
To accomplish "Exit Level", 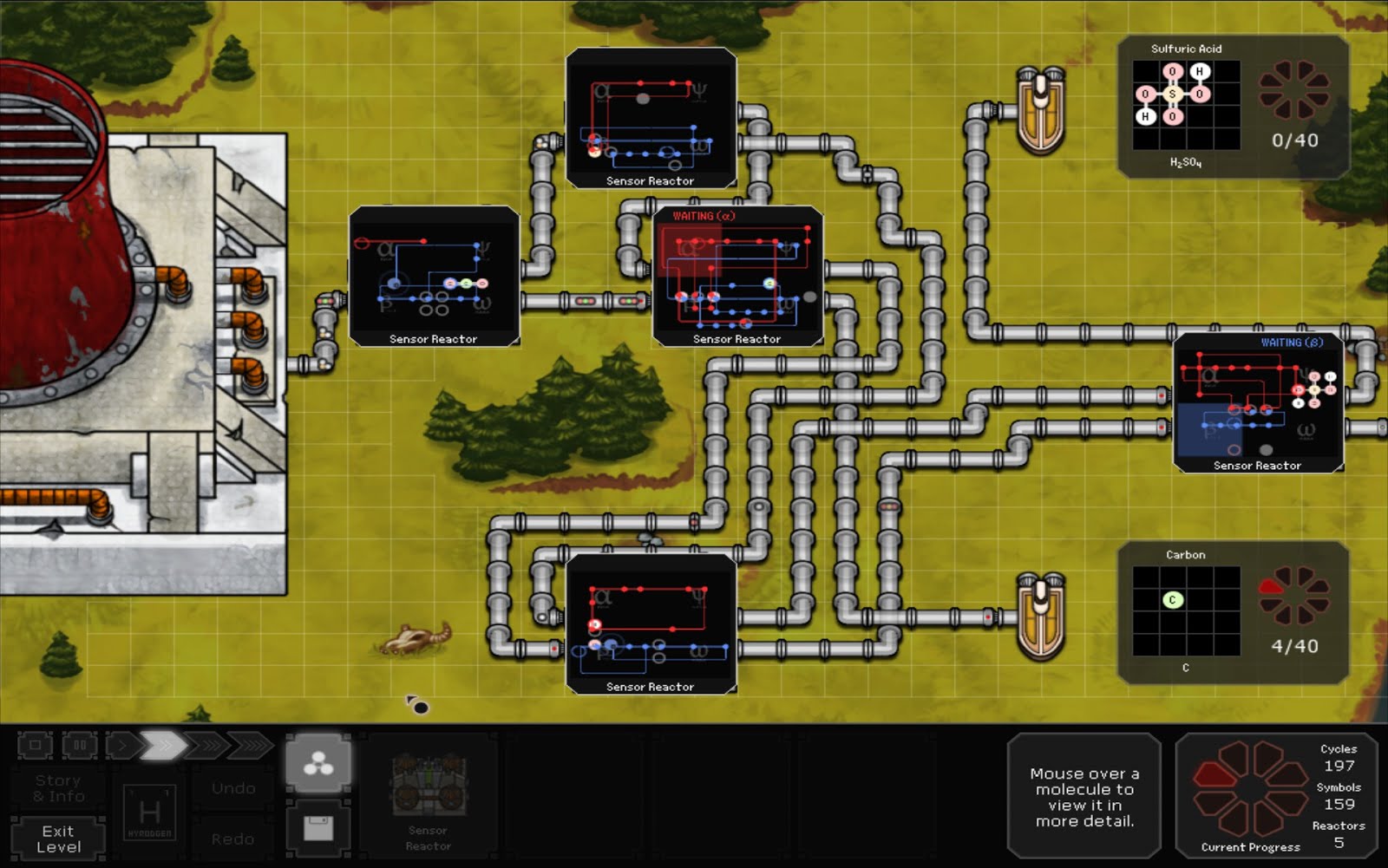I will point(58,839).
